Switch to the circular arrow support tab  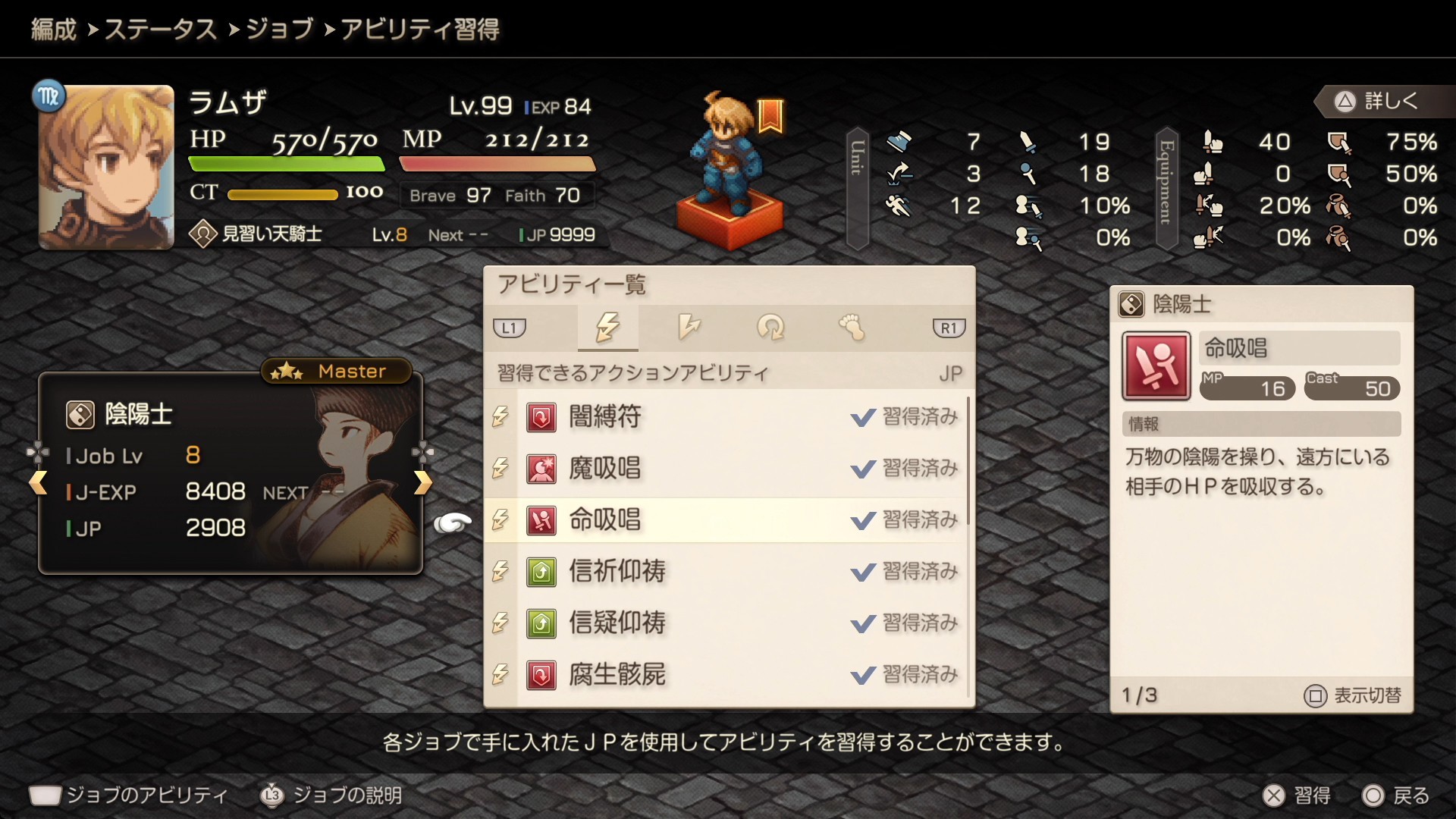click(x=770, y=328)
